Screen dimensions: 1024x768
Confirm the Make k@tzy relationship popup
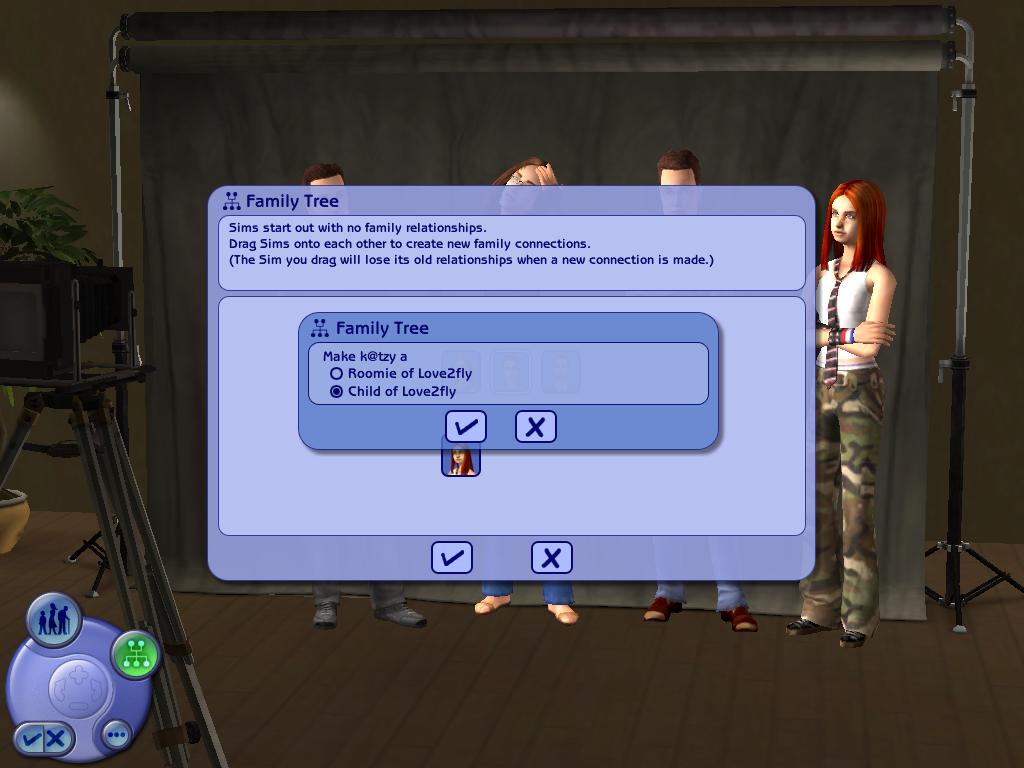(x=465, y=427)
